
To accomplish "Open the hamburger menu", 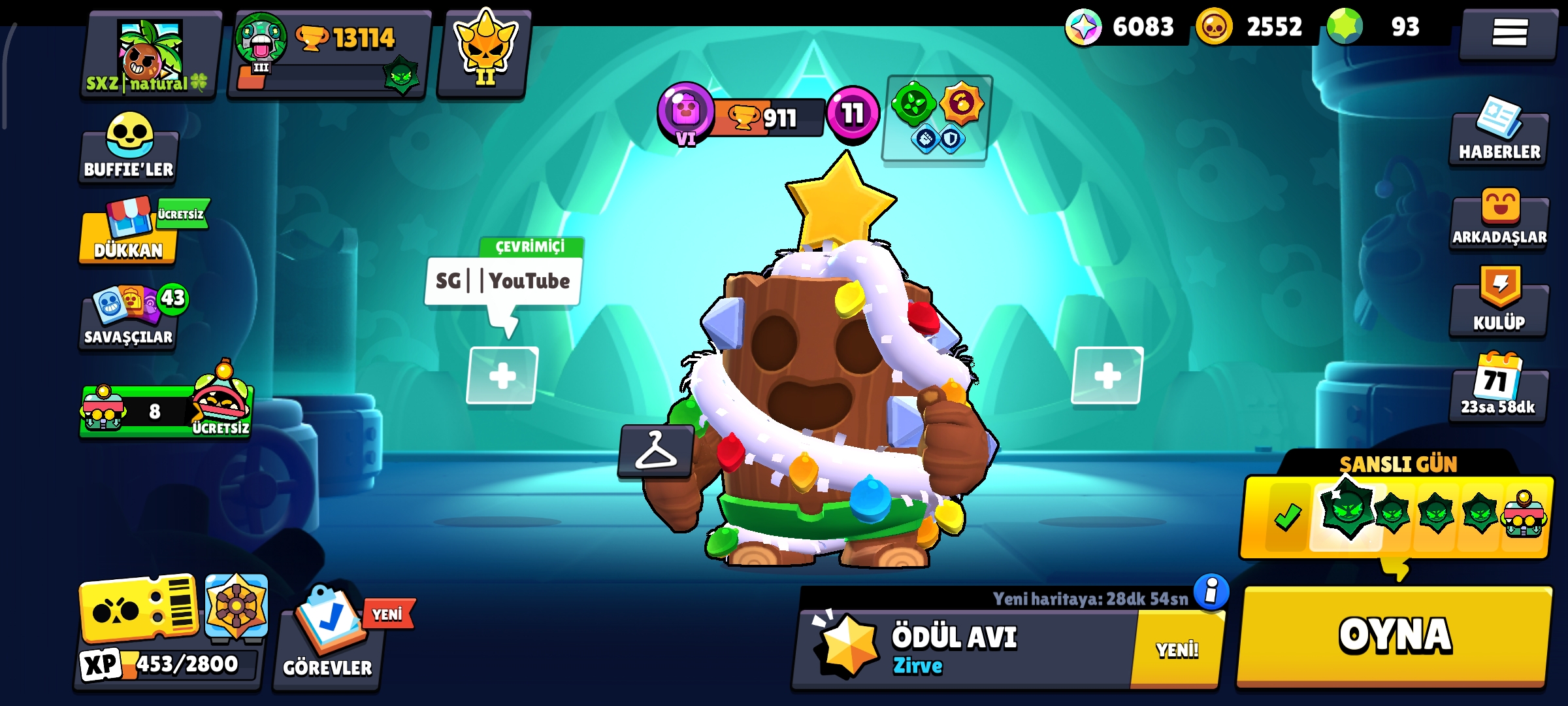I will [x=1509, y=33].
